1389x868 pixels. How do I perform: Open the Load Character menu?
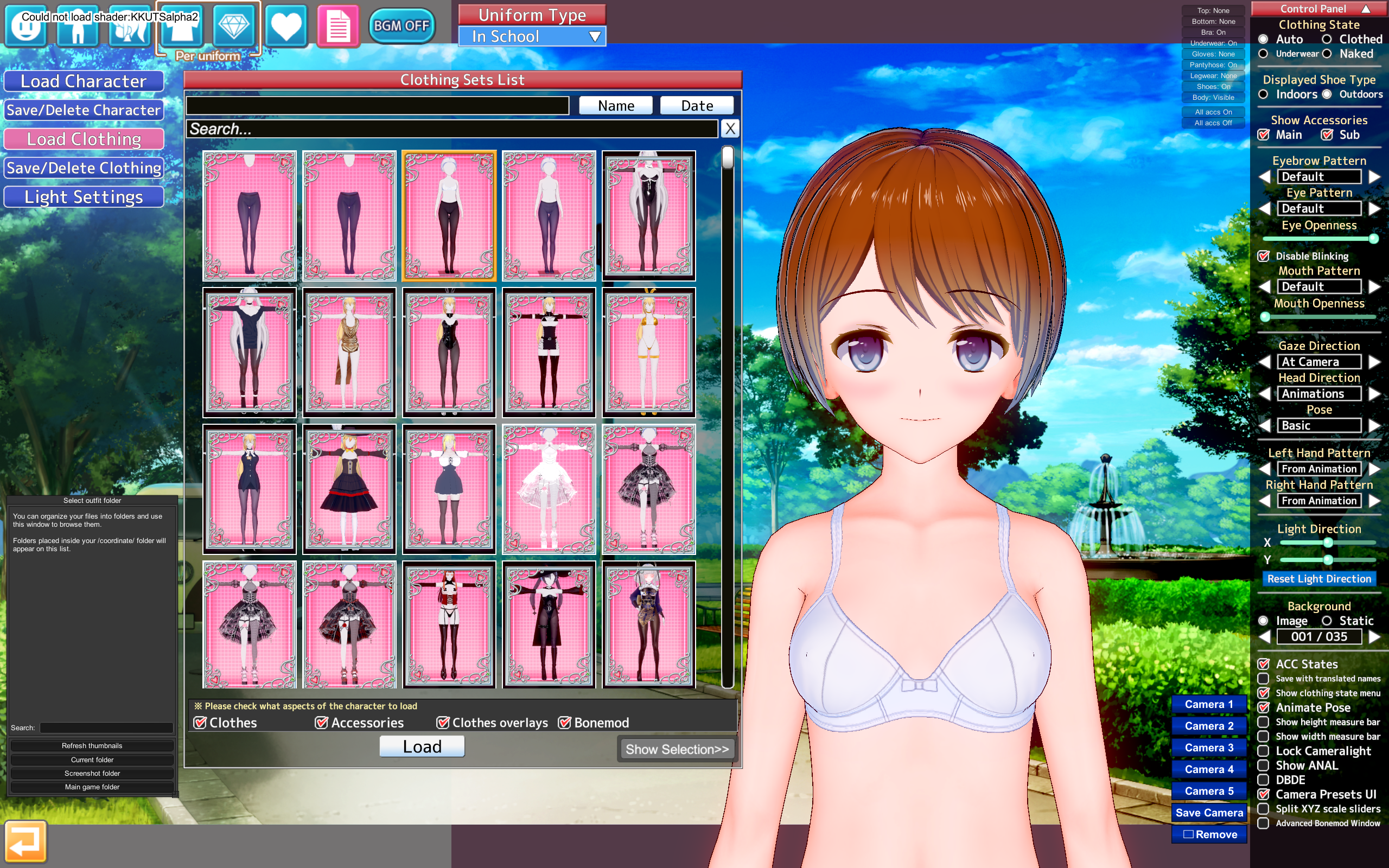(84, 81)
